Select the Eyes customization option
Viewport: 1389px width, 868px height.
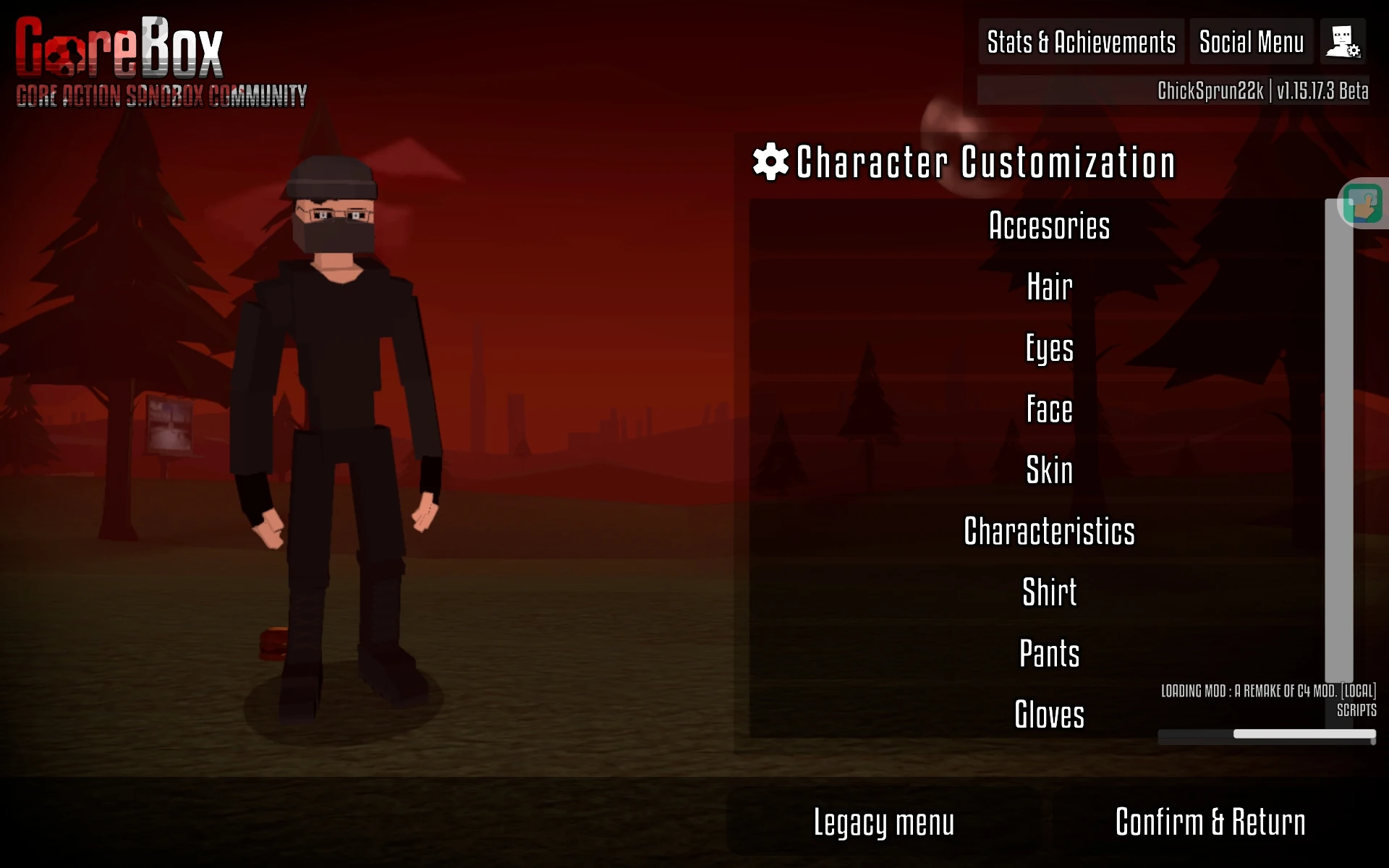(x=1049, y=348)
